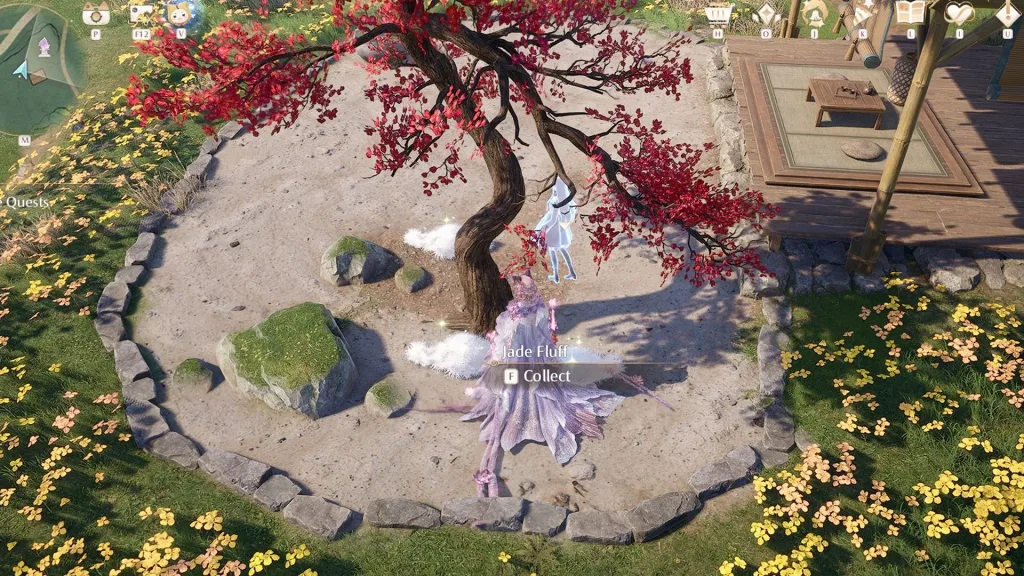
Task: Select the blonde chibi companion icon
Action: [180, 13]
